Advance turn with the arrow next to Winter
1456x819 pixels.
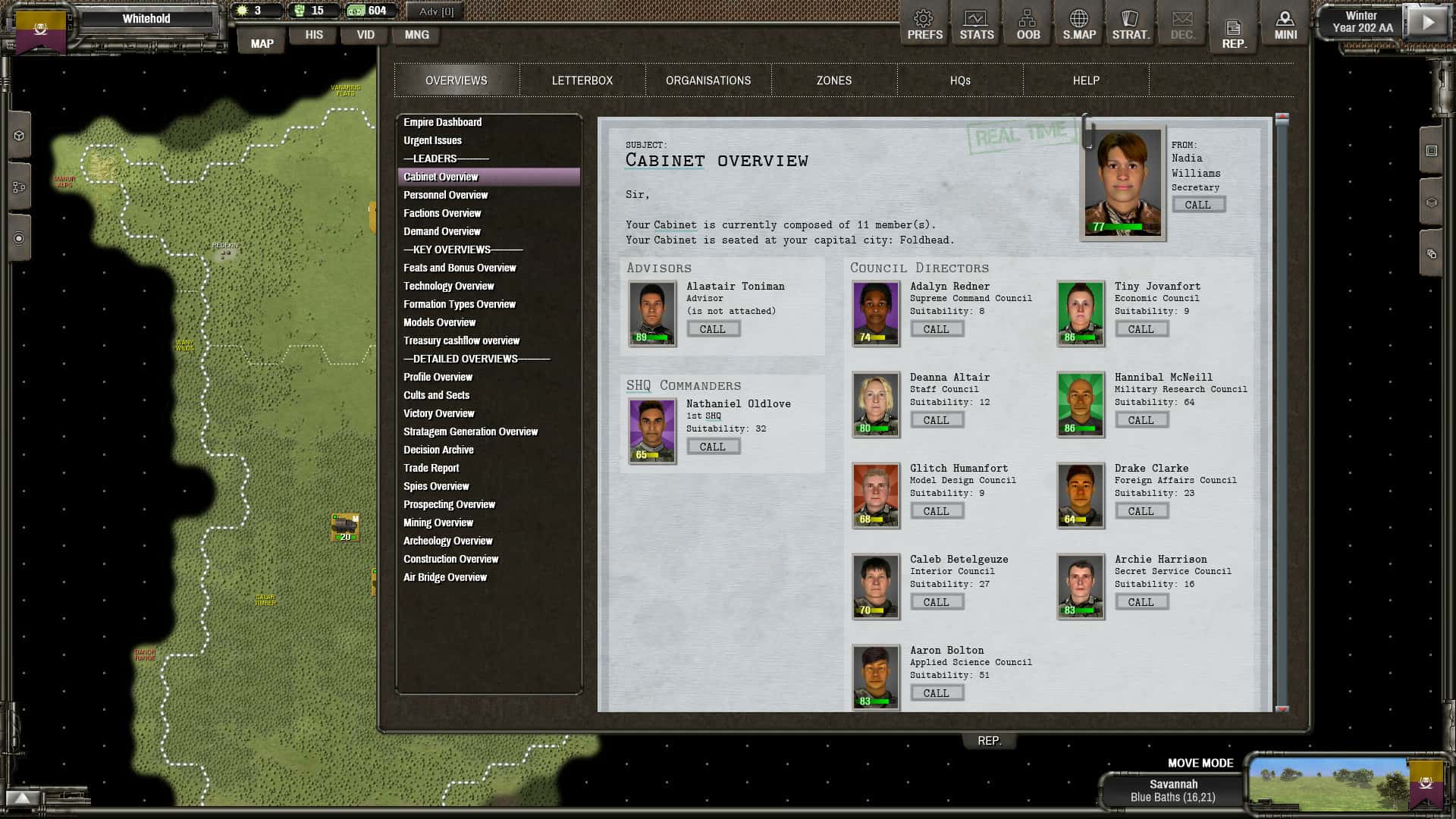[1426, 23]
